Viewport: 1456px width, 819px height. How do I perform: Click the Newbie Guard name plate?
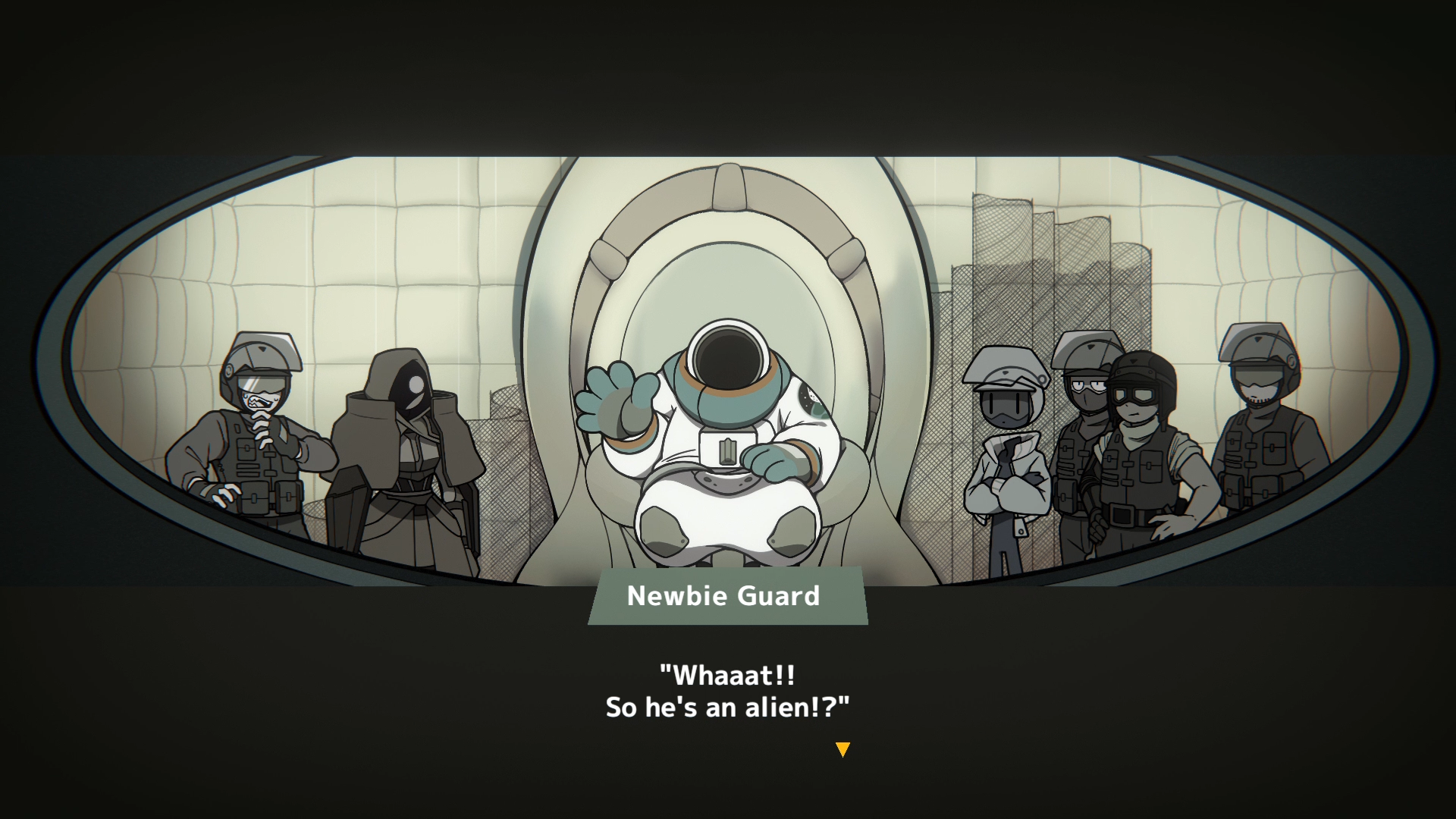(724, 597)
